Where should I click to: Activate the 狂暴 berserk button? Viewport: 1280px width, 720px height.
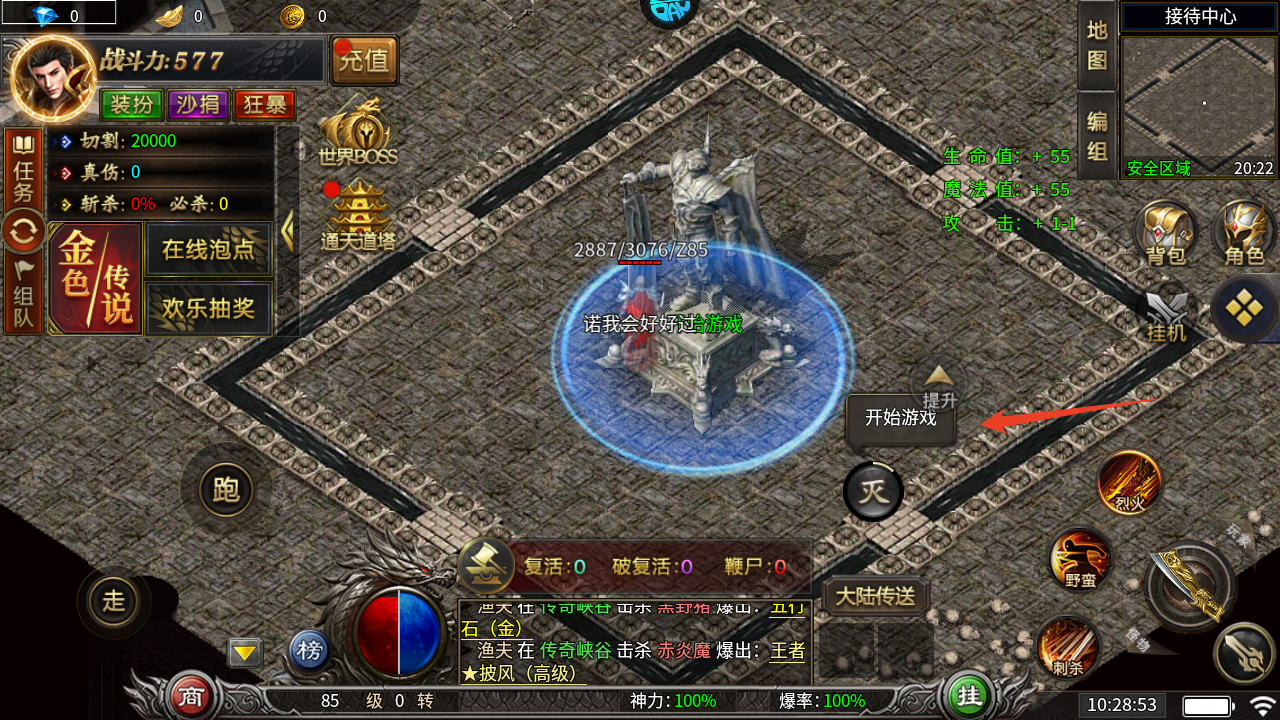pos(264,104)
